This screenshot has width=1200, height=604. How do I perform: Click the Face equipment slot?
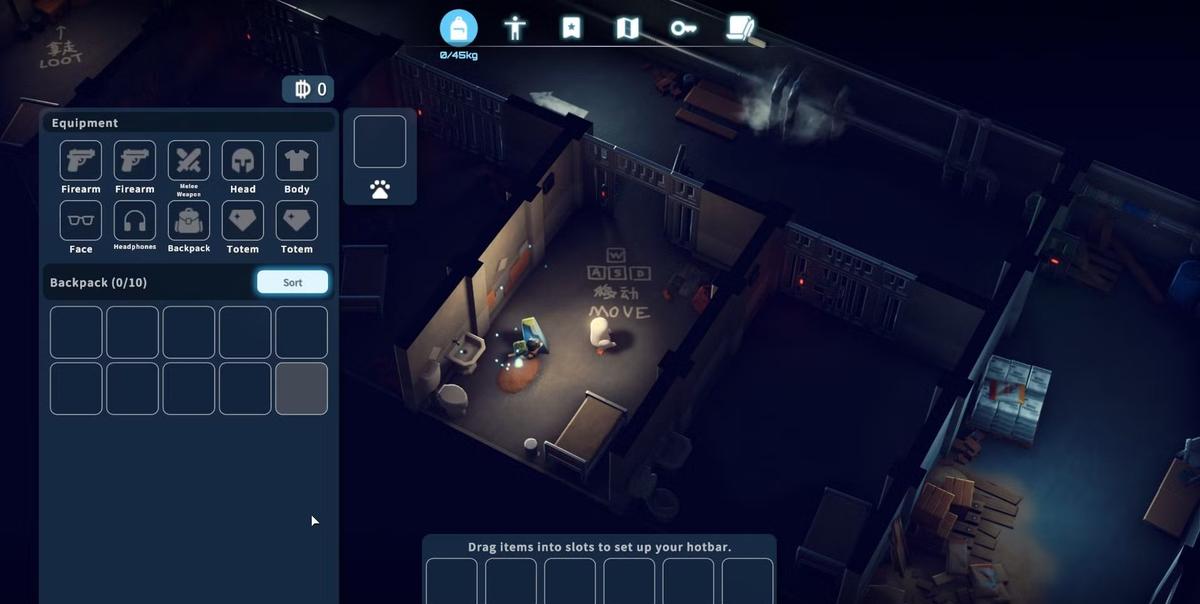click(x=81, y=220)
